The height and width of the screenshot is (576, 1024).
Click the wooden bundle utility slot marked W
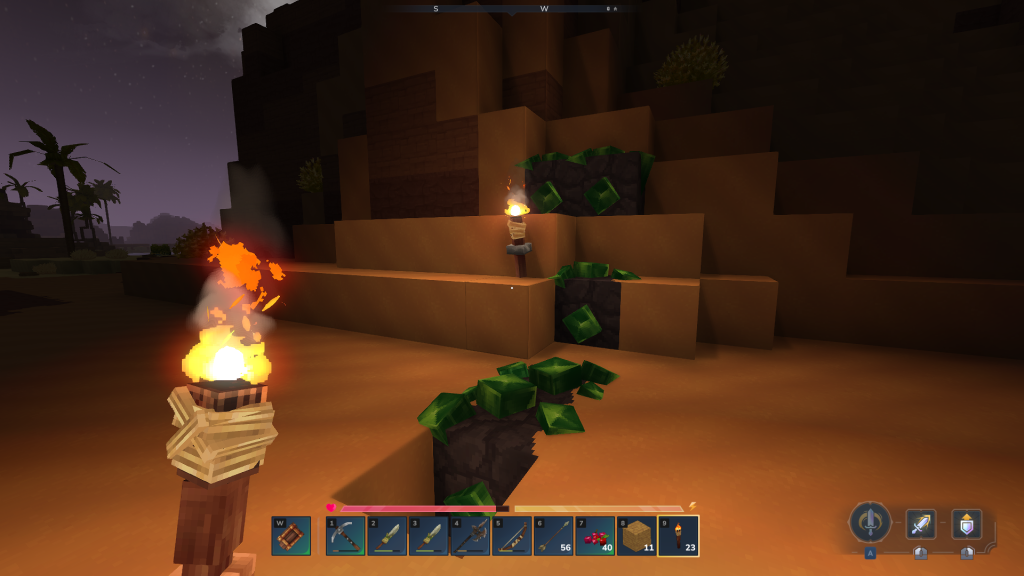point(291,536)
